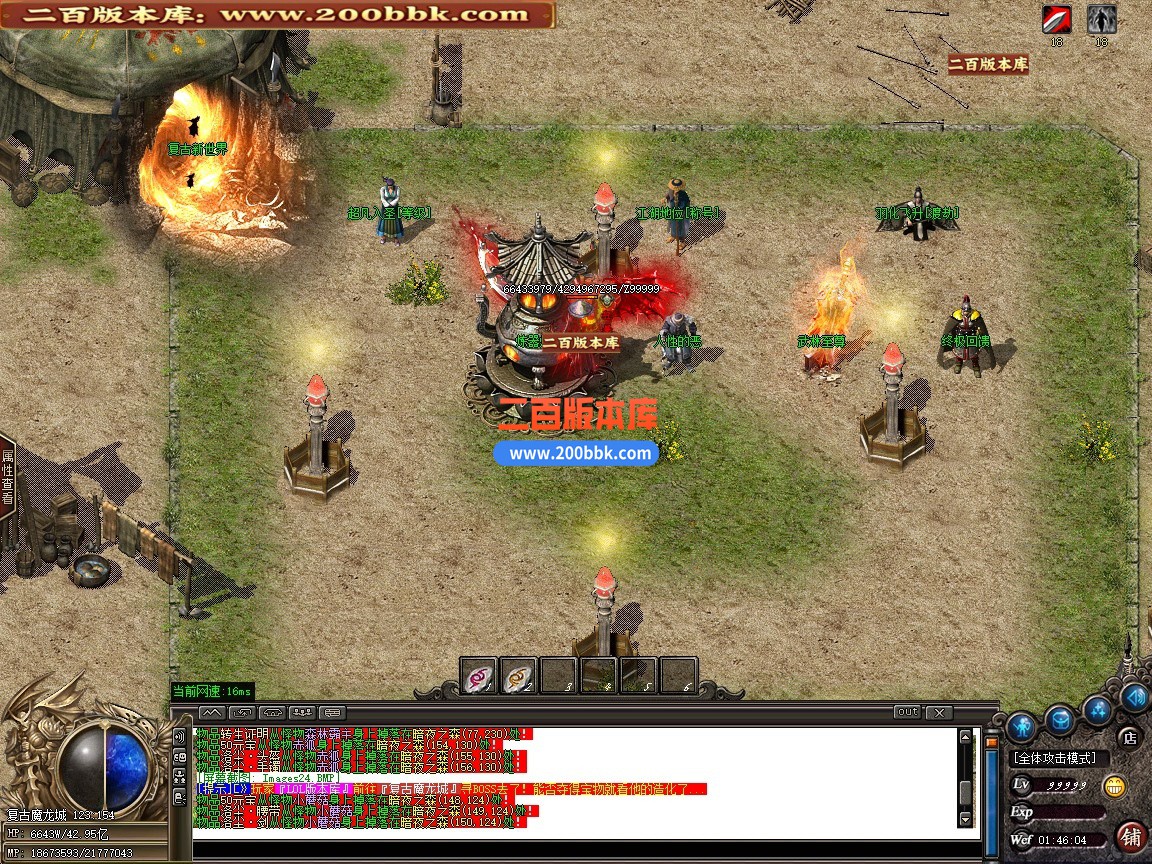Close the chat window with X
The height and width of the screenshot is (864, 1152).
point(938,713)
